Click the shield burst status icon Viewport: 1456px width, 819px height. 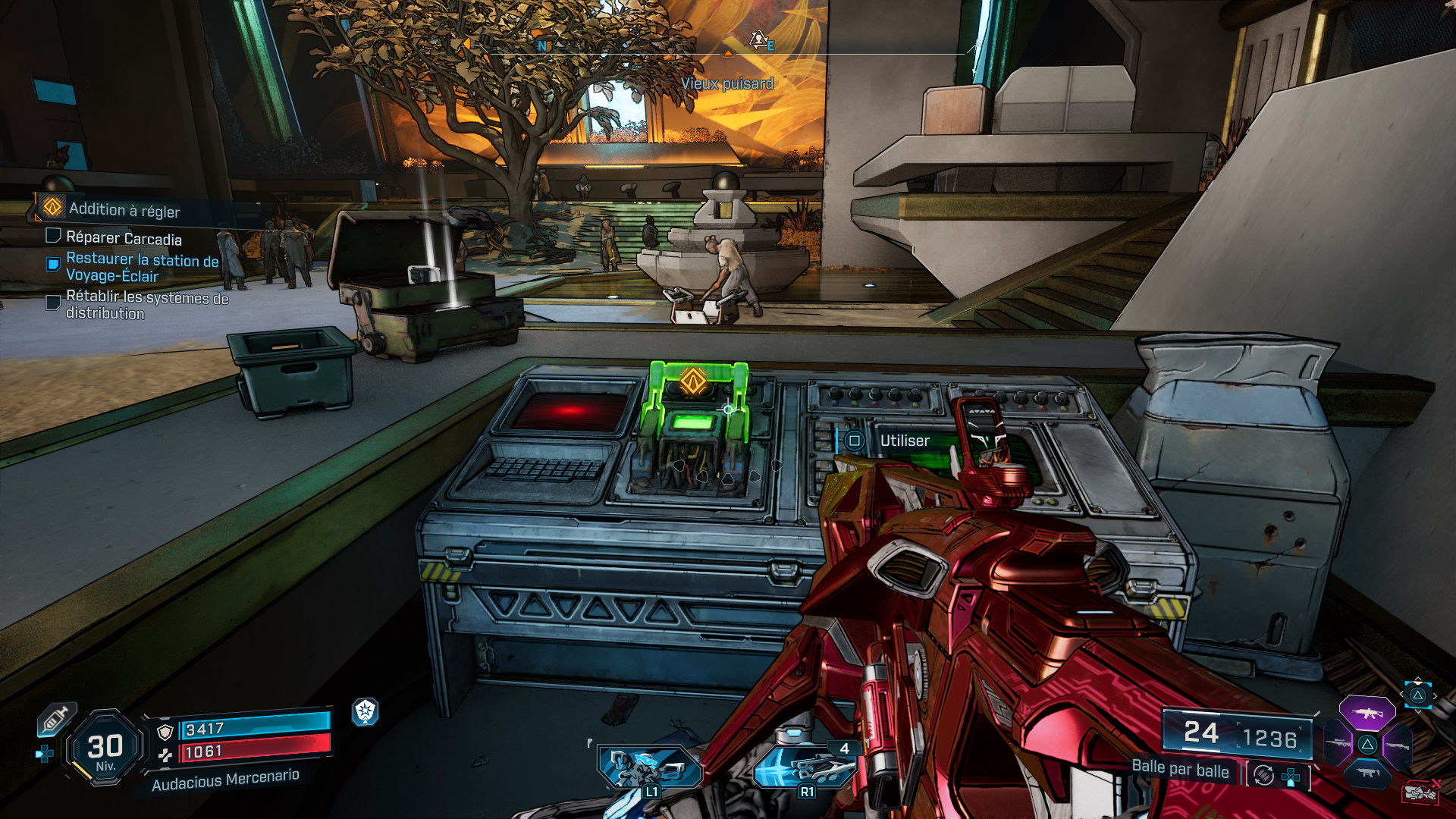pyautogui.click(x=366, y=711)
